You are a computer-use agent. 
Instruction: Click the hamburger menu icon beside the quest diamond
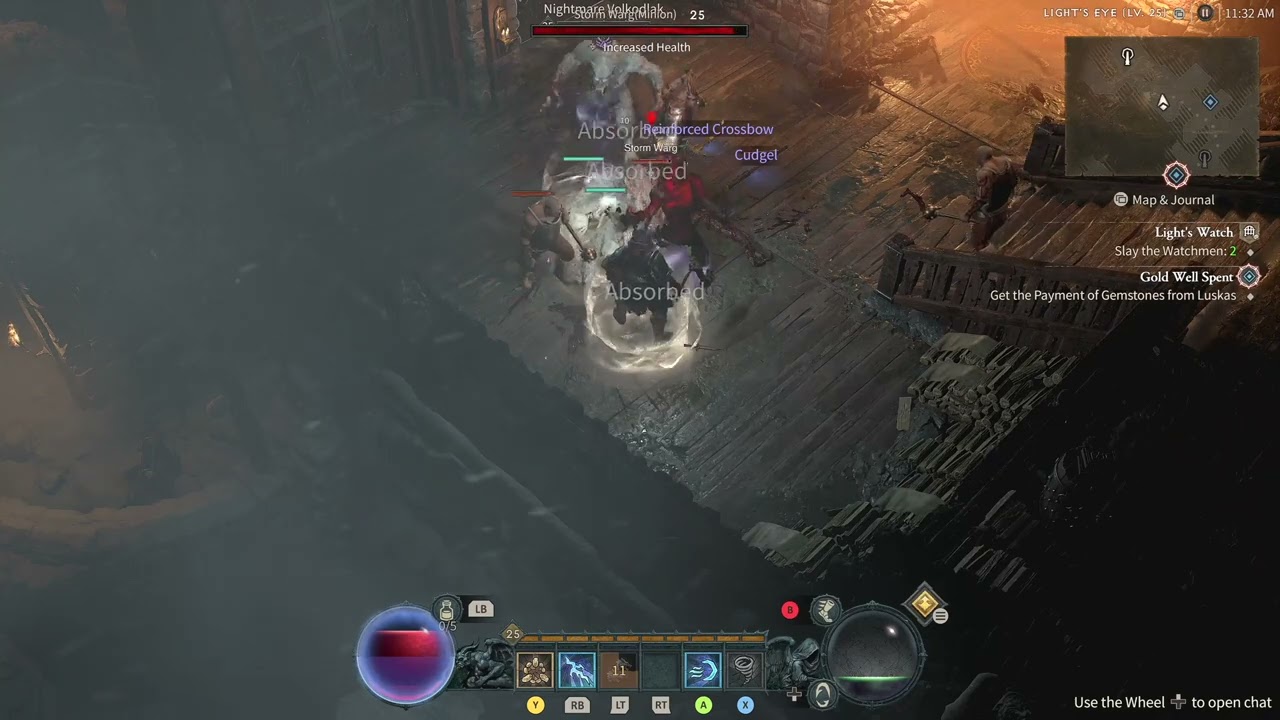941,616
